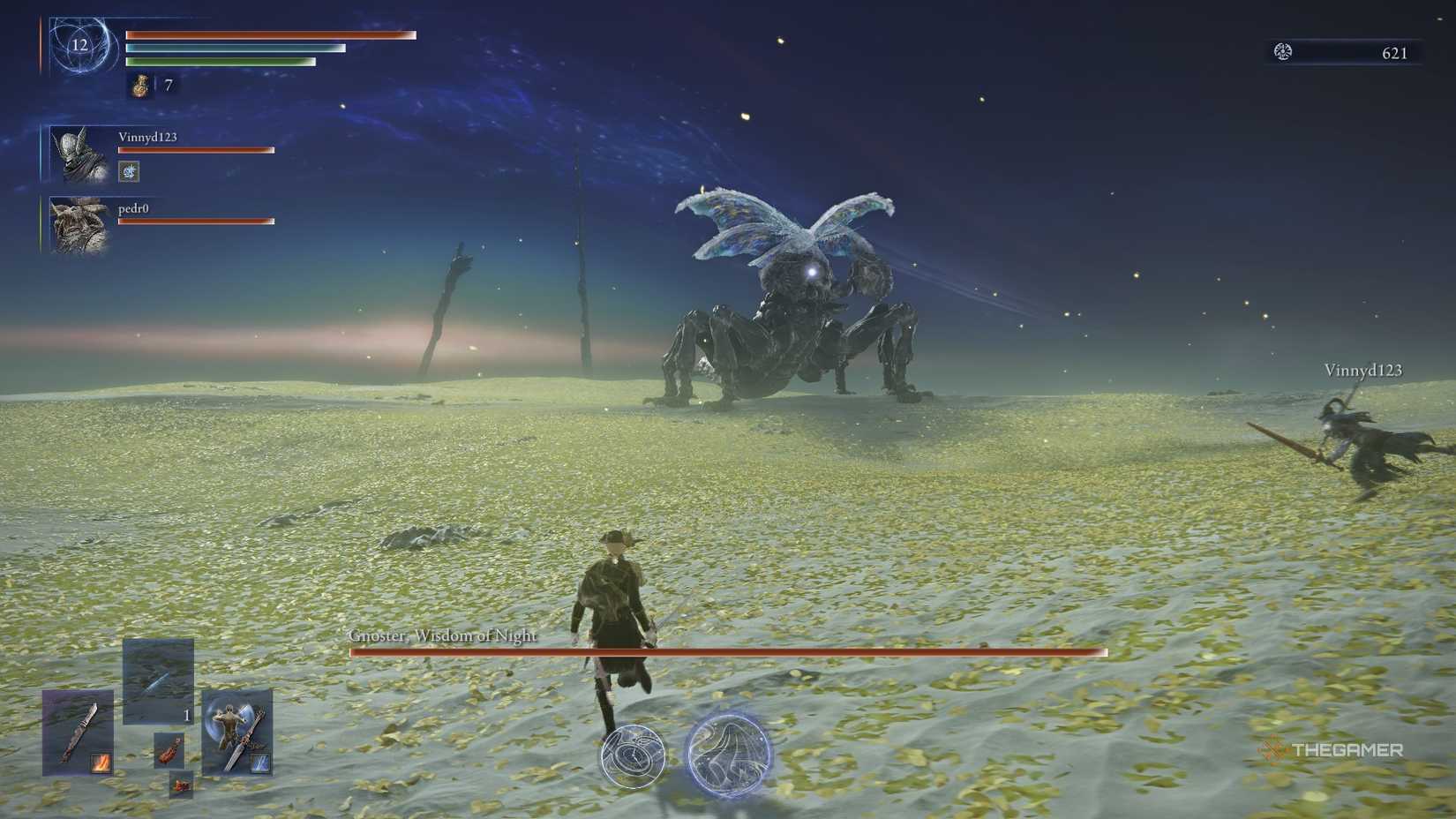Viewport: 1456px width, 819px height.
Task: Click the Gnoster, Wisdom of Night boss name
Action: click(441, 634)
